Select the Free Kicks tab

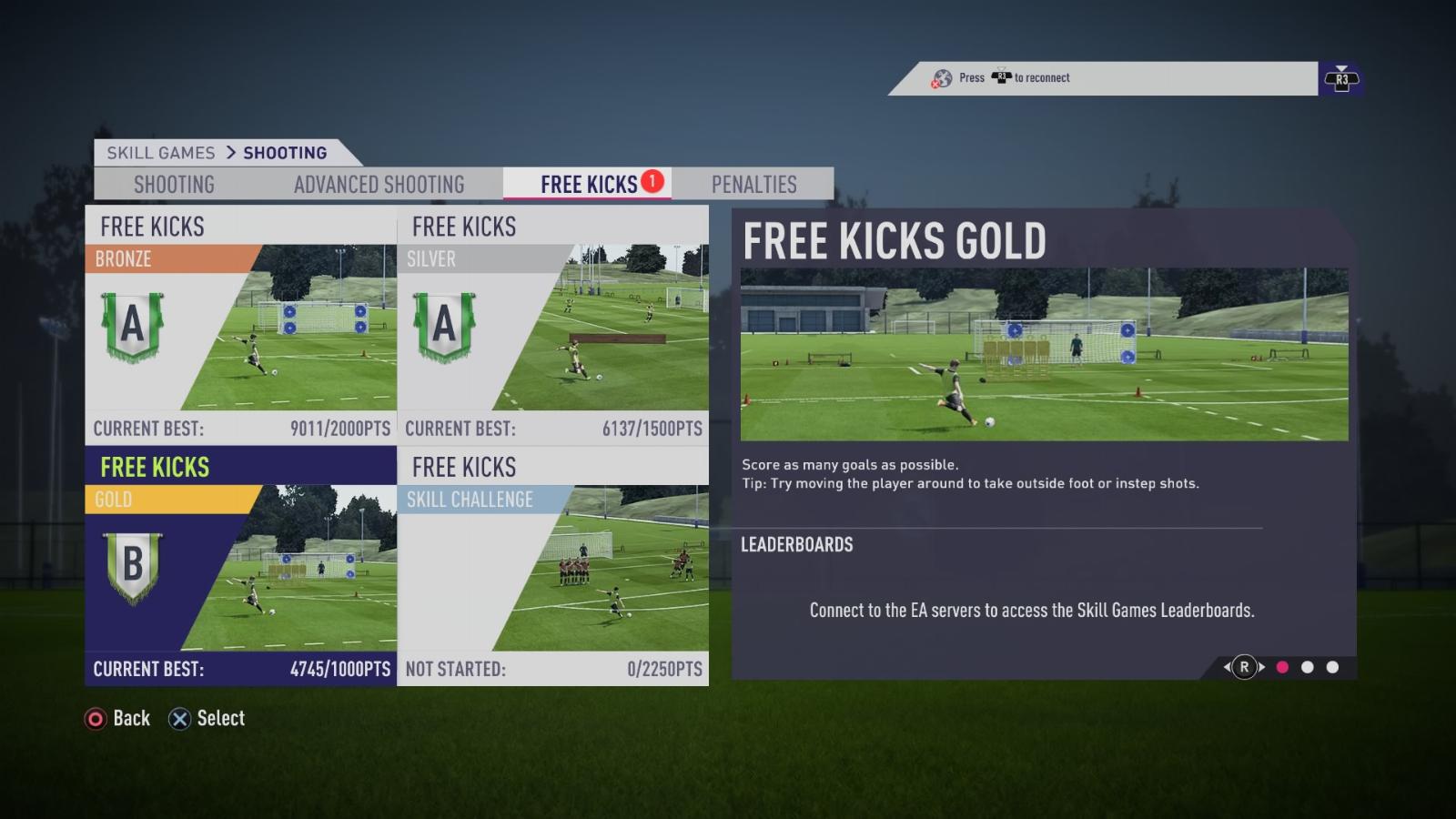coord(589,184)
